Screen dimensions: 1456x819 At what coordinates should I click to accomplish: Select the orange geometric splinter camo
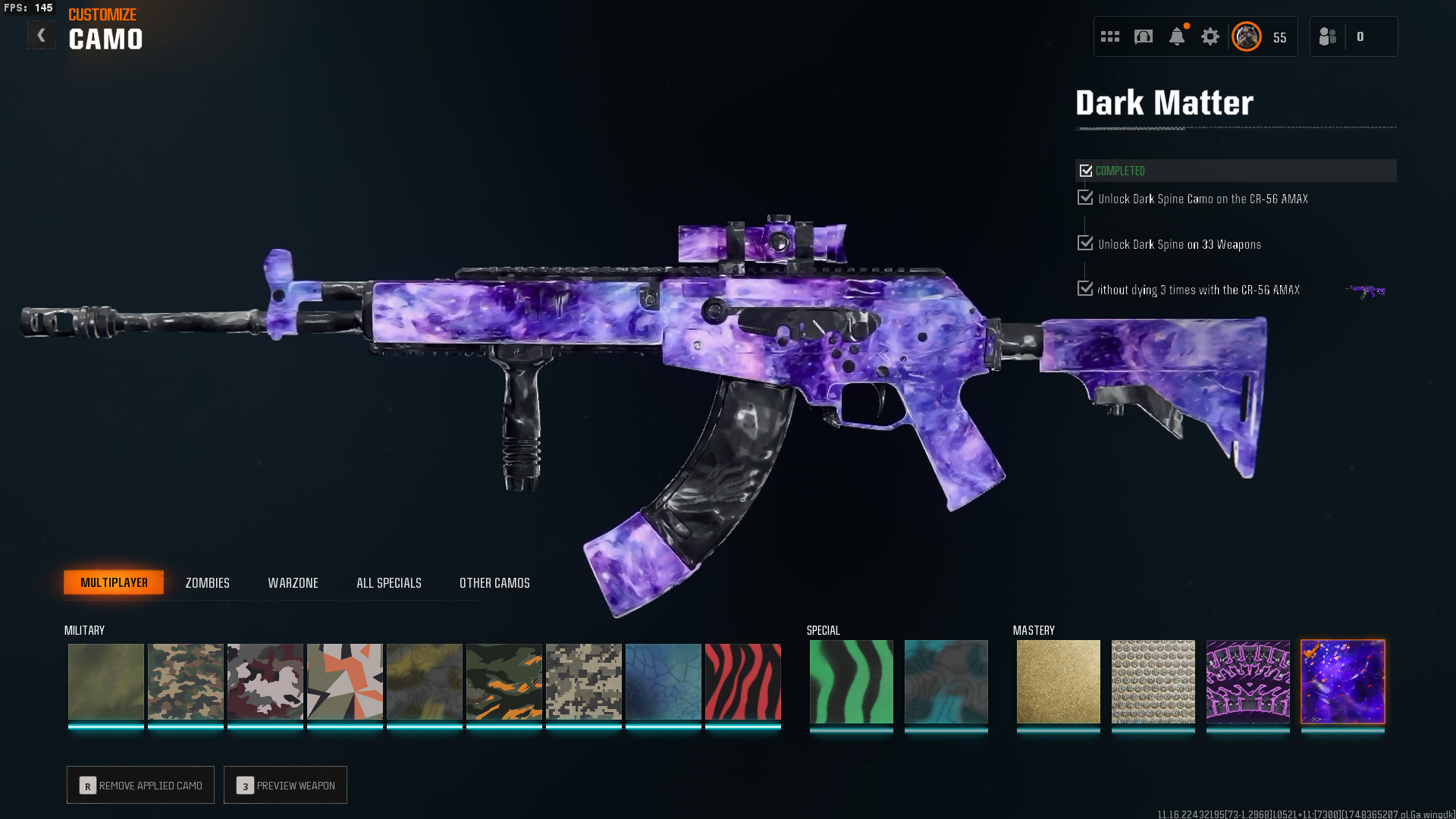point(344,682)
